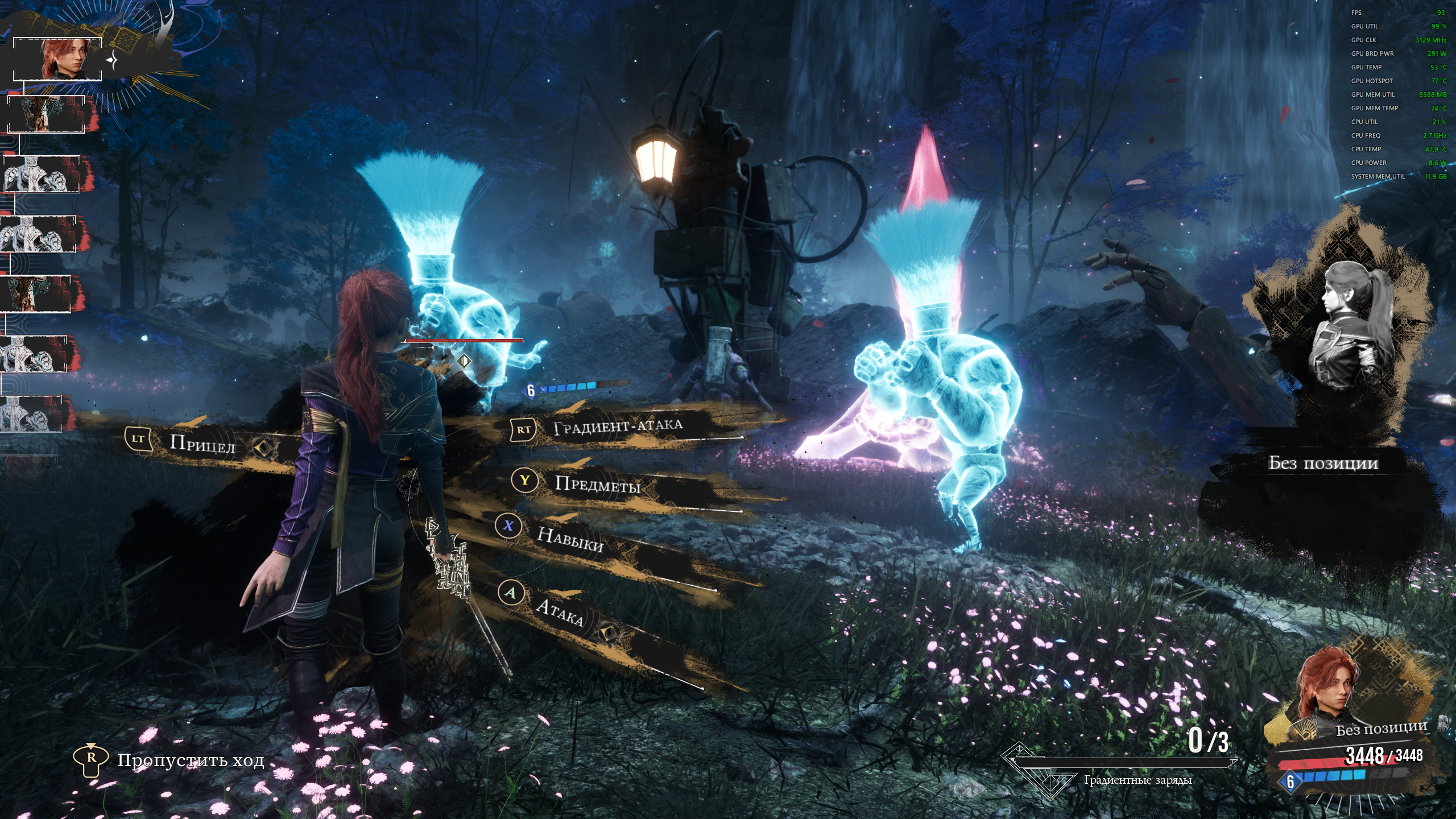Click the grayscale stance portrait above Без позиции
Viewport: 1456px width, 819px height.
(1350, 324)
